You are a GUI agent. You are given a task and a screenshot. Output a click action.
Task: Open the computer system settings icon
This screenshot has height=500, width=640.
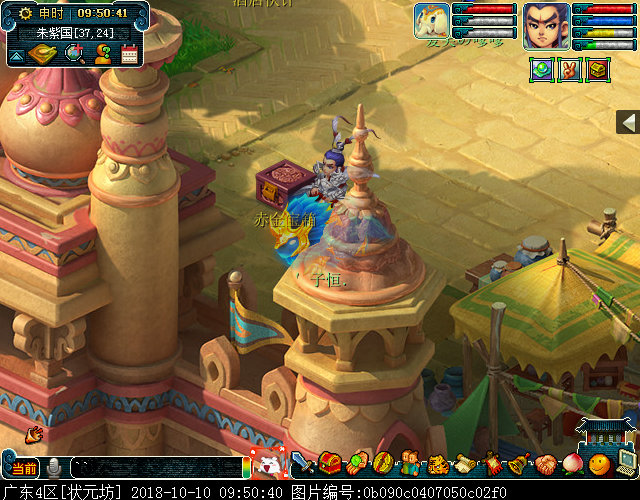point(626,462)
